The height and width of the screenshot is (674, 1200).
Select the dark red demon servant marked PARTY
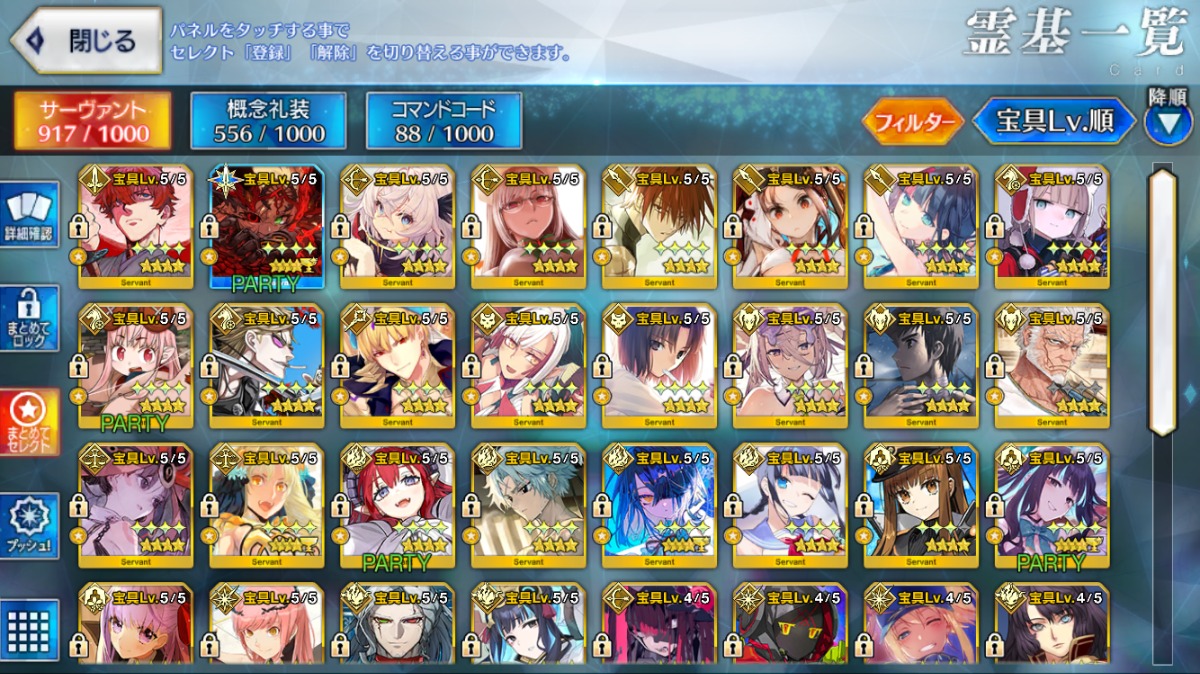click(266, 225)
